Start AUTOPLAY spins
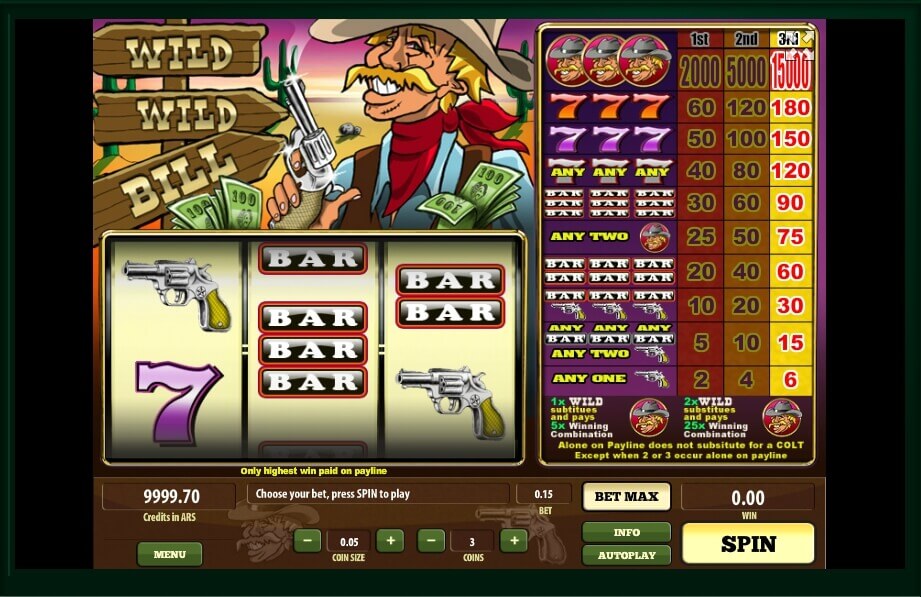The height and width of the screenshot is (597, 921). (626, 555)
